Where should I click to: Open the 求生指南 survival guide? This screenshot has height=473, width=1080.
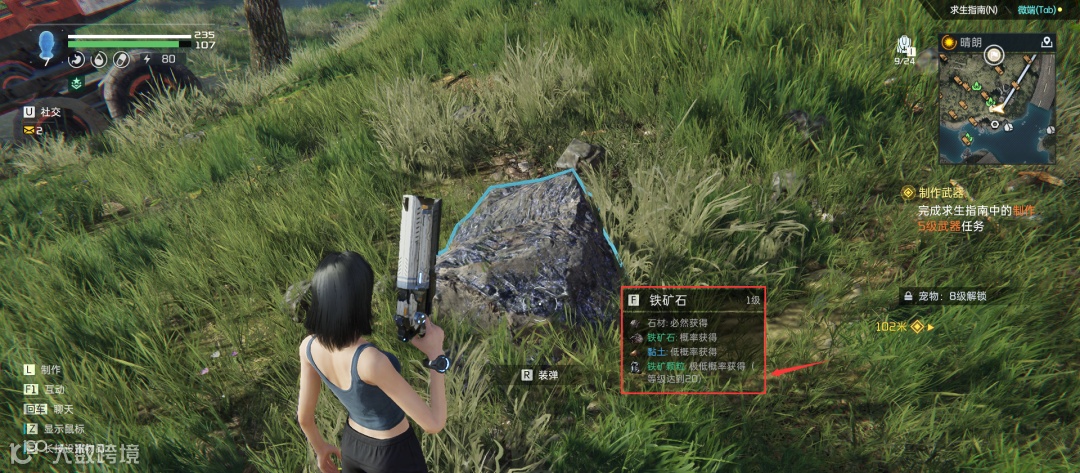[976, 9]
